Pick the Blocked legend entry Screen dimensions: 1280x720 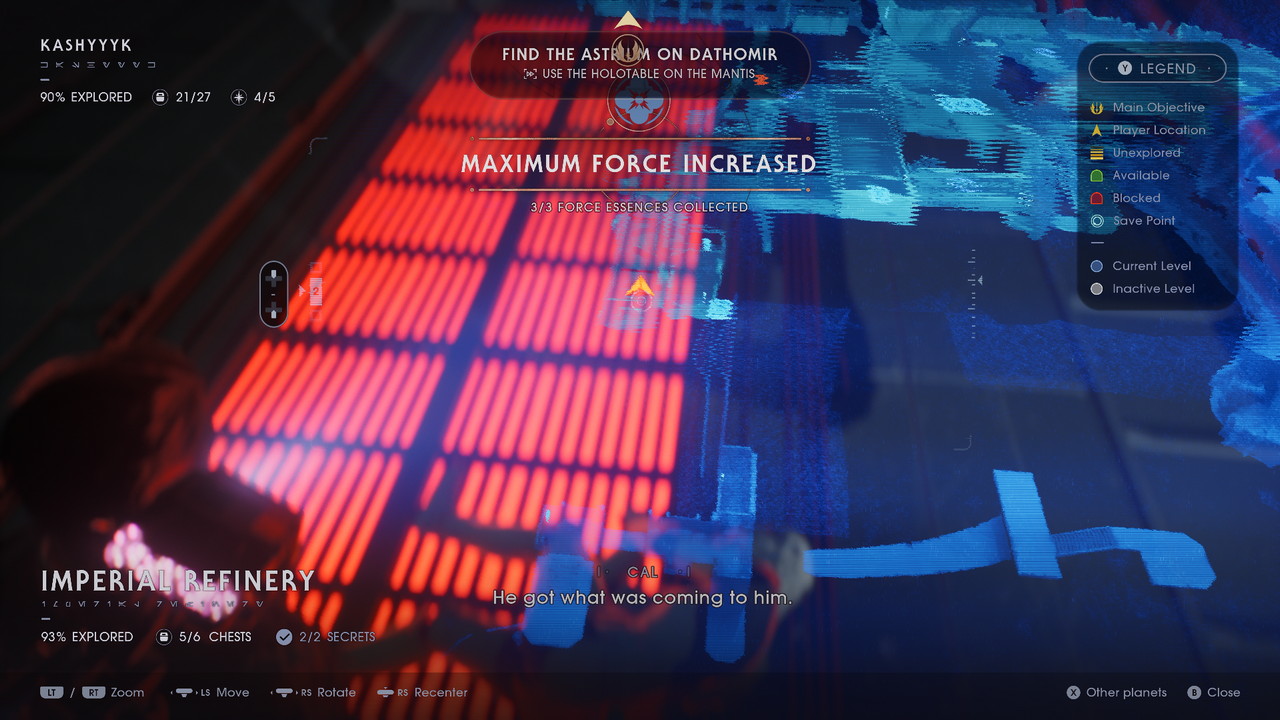[1136, 198]
